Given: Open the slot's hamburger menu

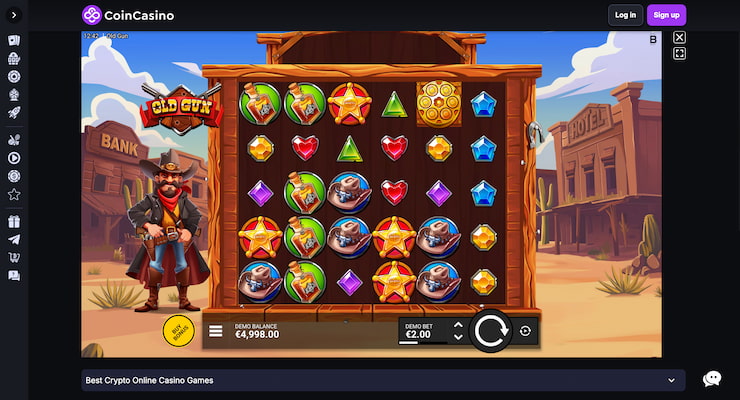Looking at the screenshot, I should click(216, 331).
